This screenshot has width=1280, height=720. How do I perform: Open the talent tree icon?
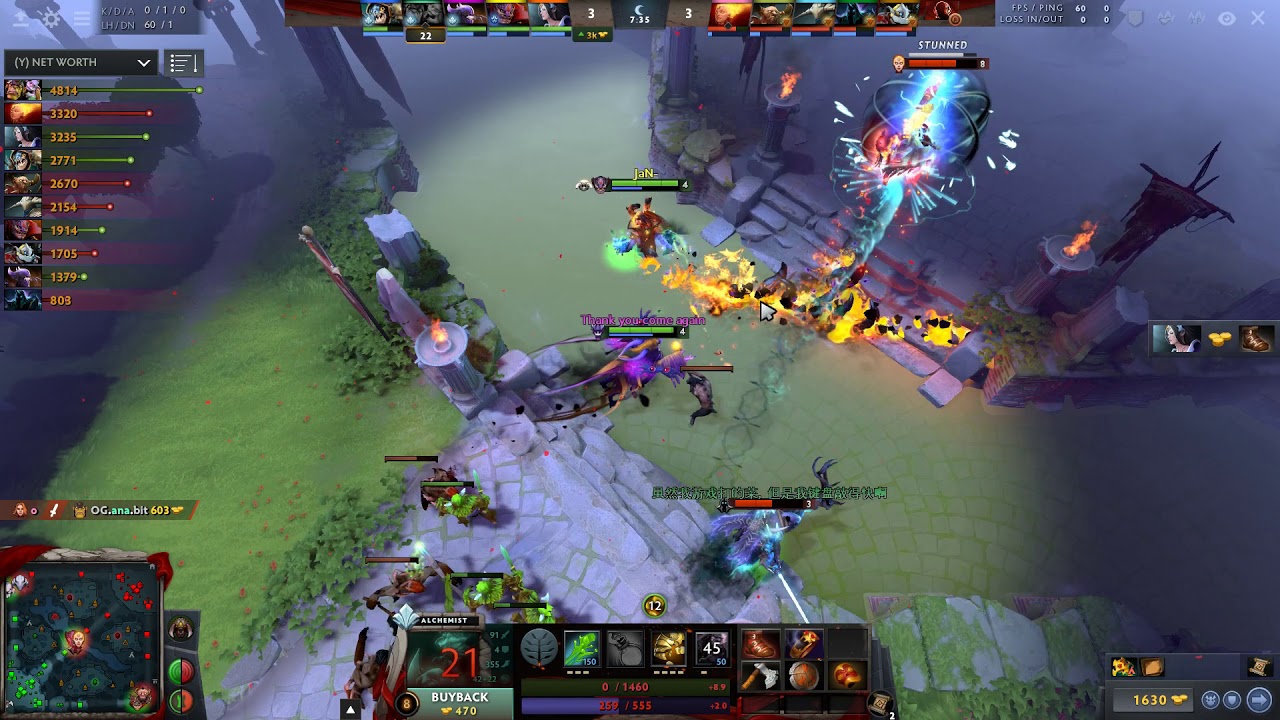(x=539, y=649)
